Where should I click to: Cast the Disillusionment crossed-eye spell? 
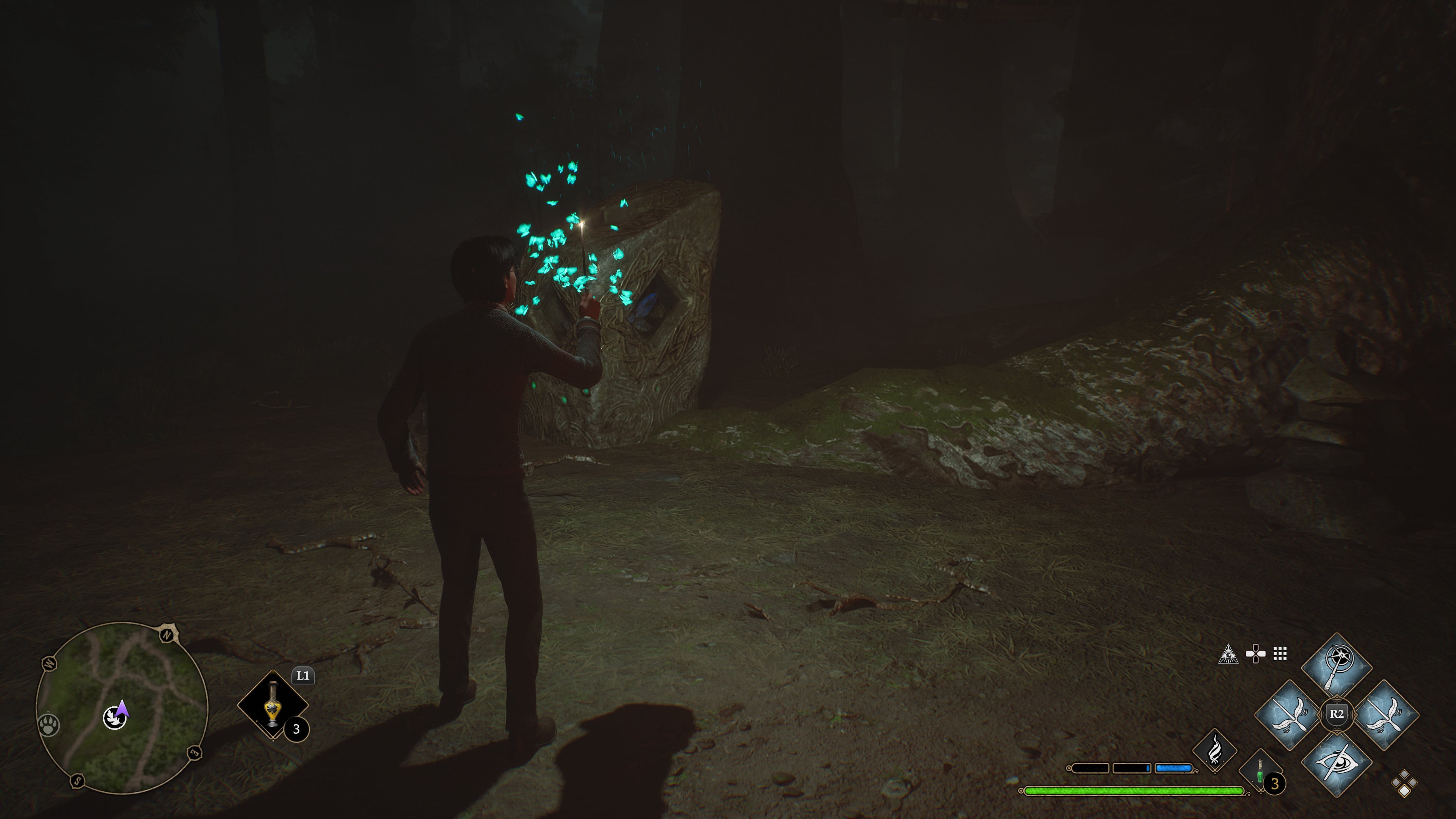point(1336,763)
